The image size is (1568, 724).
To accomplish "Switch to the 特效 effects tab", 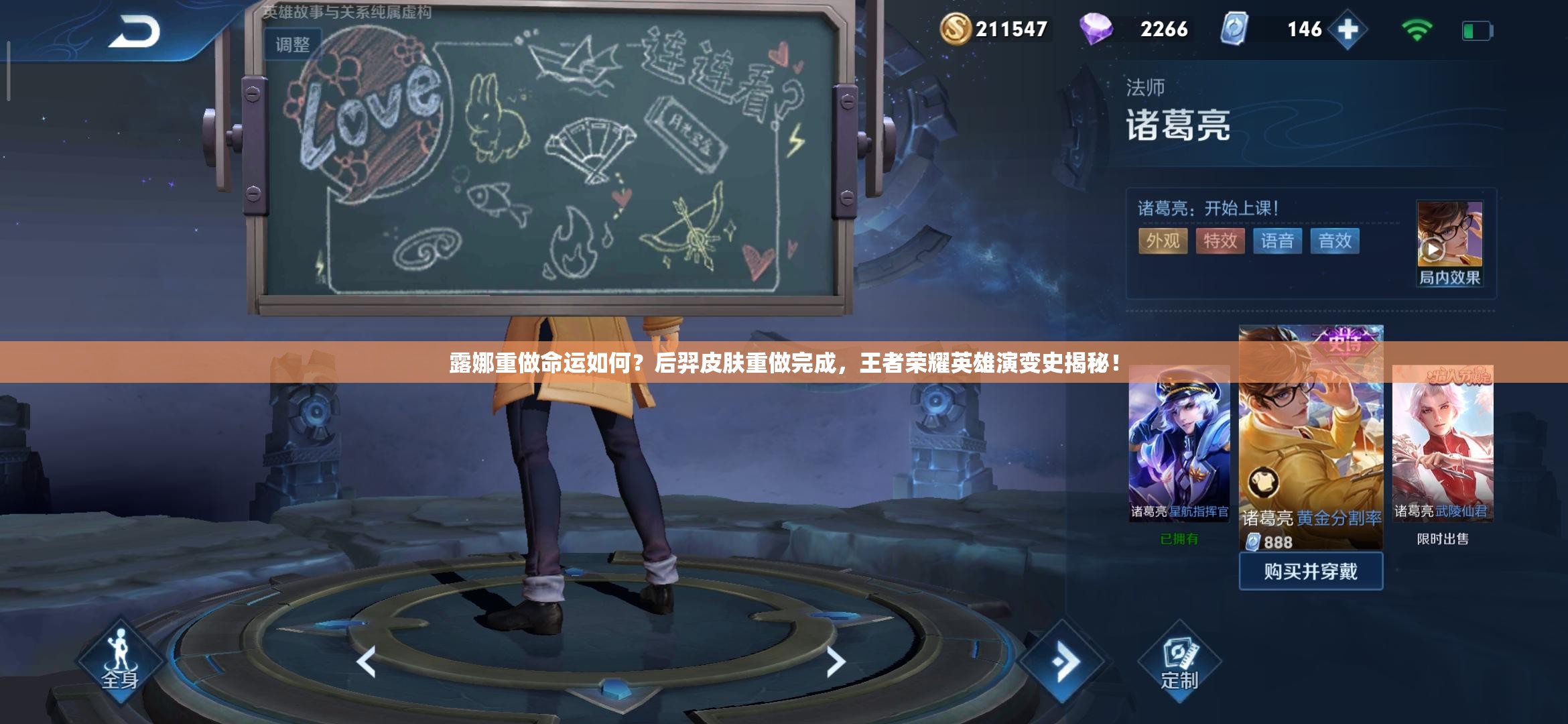I will [1221, 242].
